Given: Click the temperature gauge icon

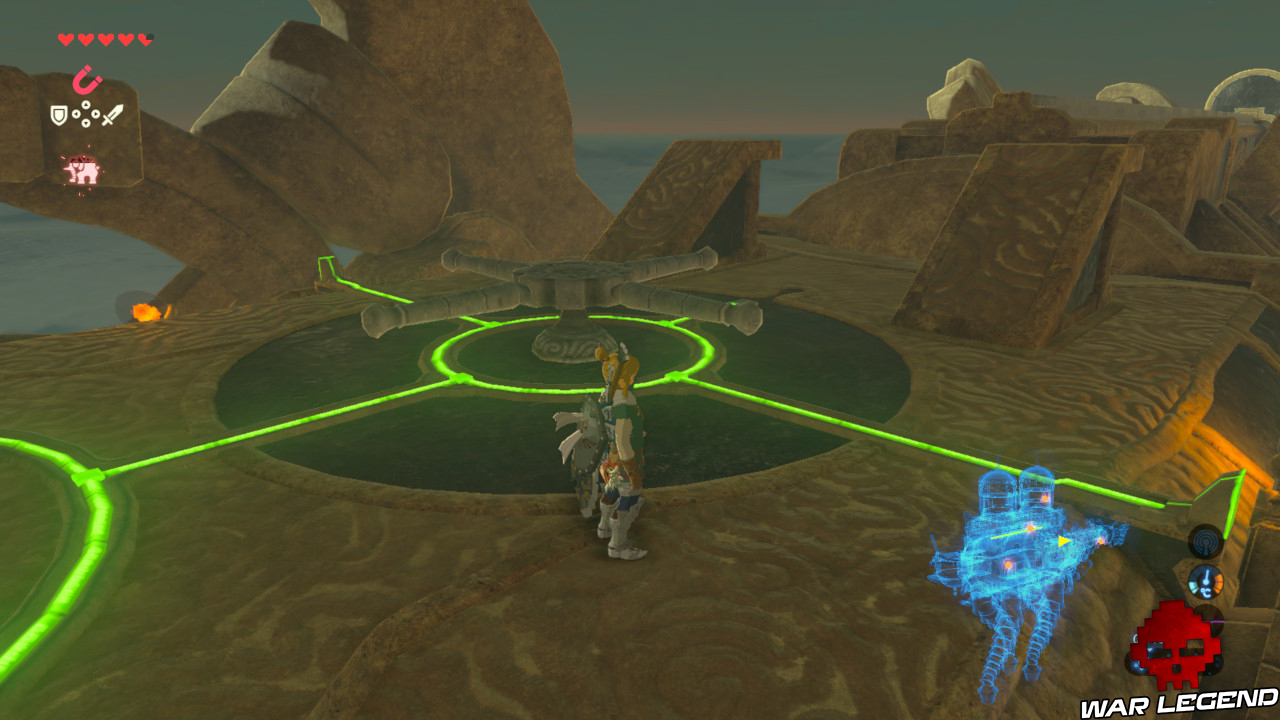Looking at the screenshot, I should (x=1206, y=582).
